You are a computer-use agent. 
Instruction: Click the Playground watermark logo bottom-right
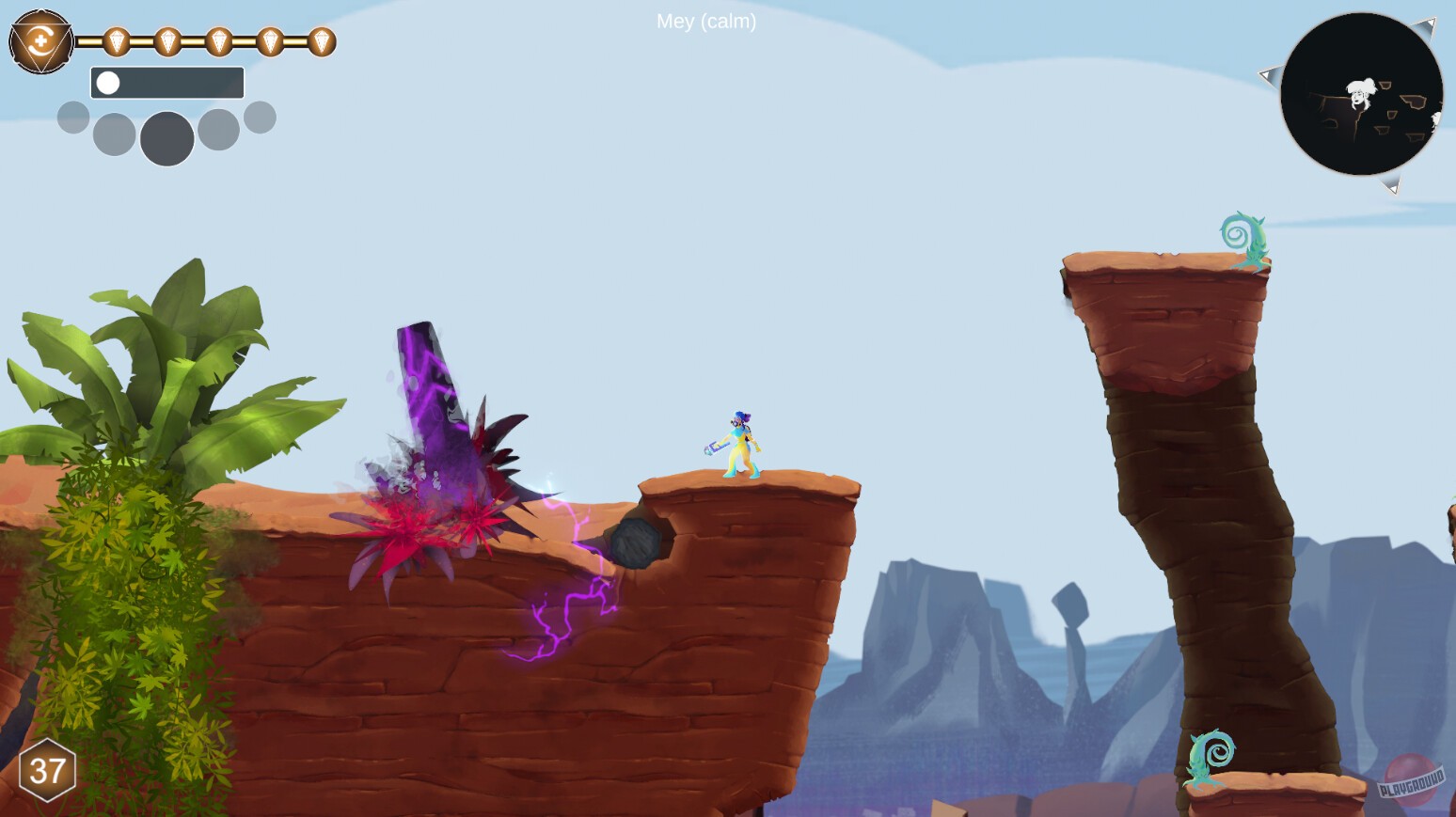tap(1412, 779)
